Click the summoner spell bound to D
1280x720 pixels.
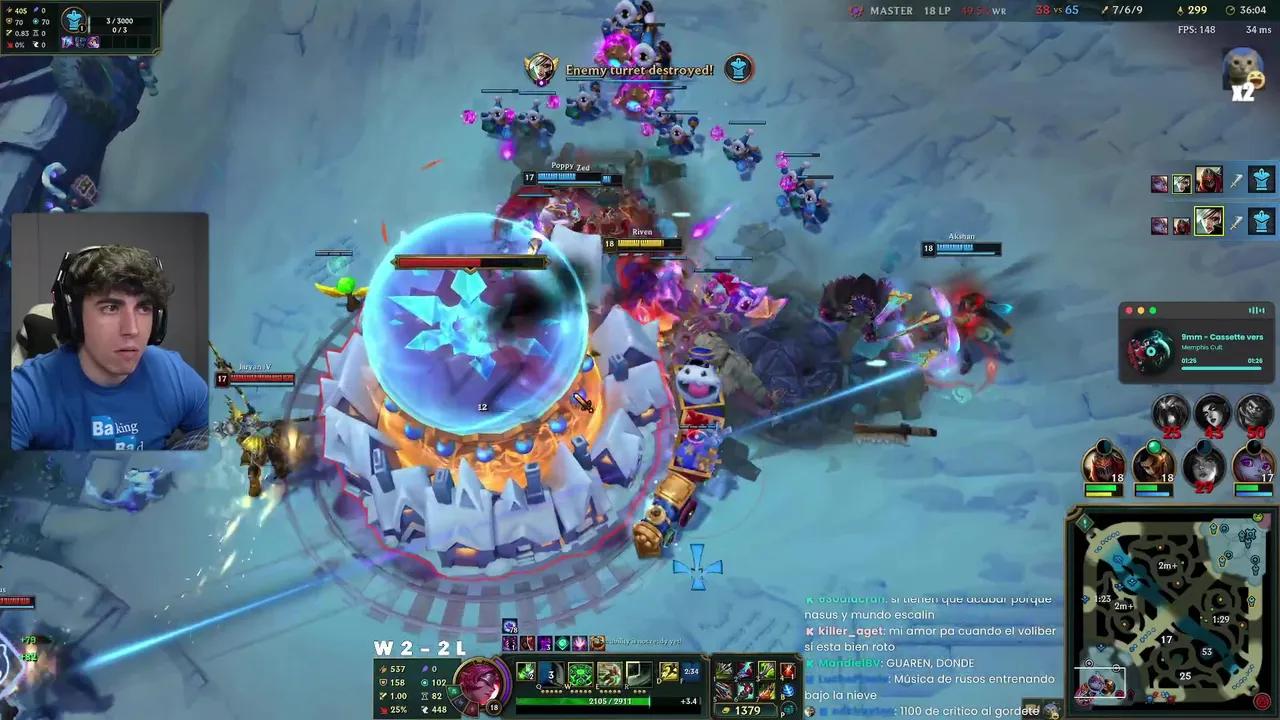click(x=667, y=672)
